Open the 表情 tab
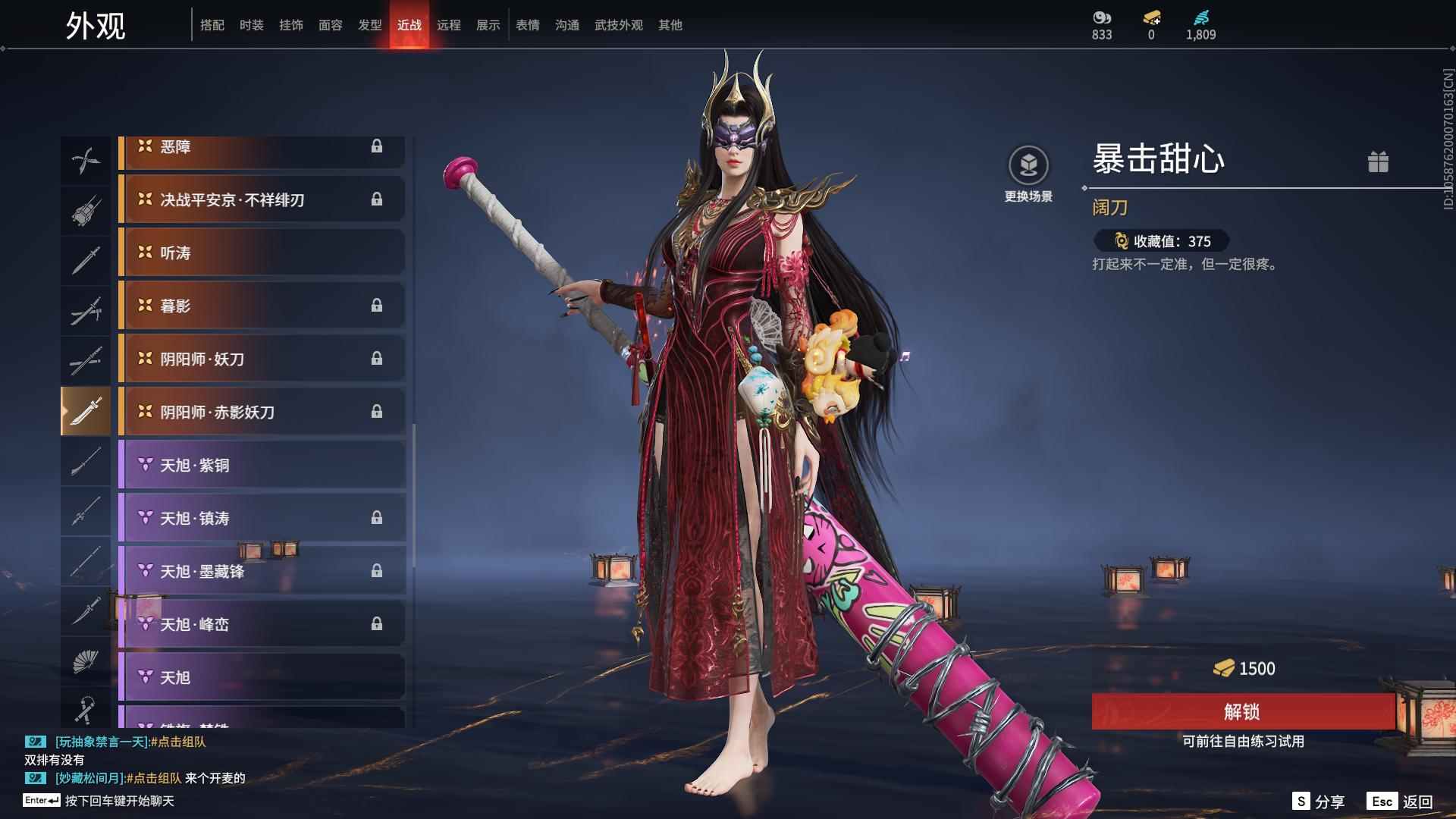This screenshot has width=1456, height=819. (x=526, y=25)
